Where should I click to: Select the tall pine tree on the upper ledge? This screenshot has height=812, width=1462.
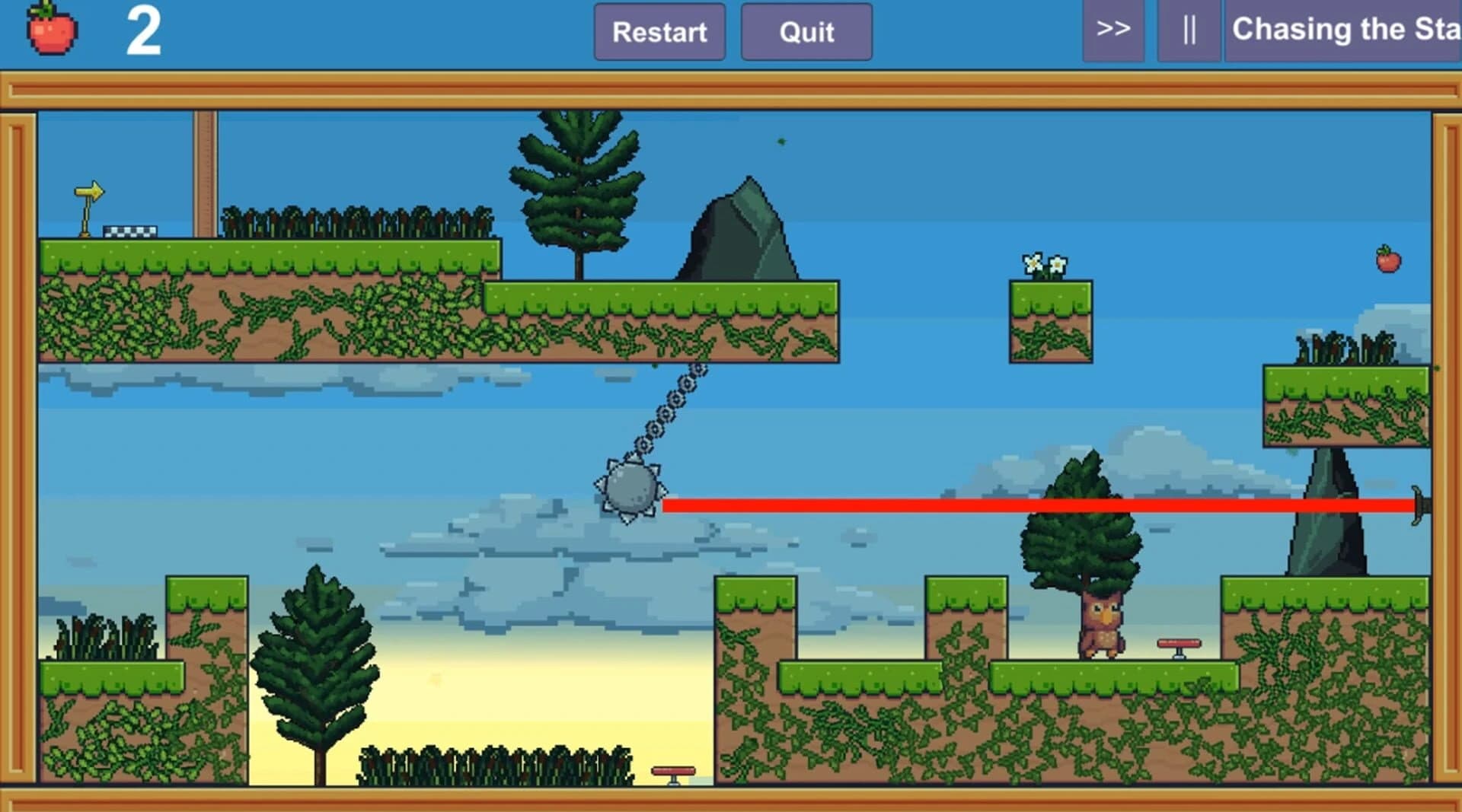576,190
